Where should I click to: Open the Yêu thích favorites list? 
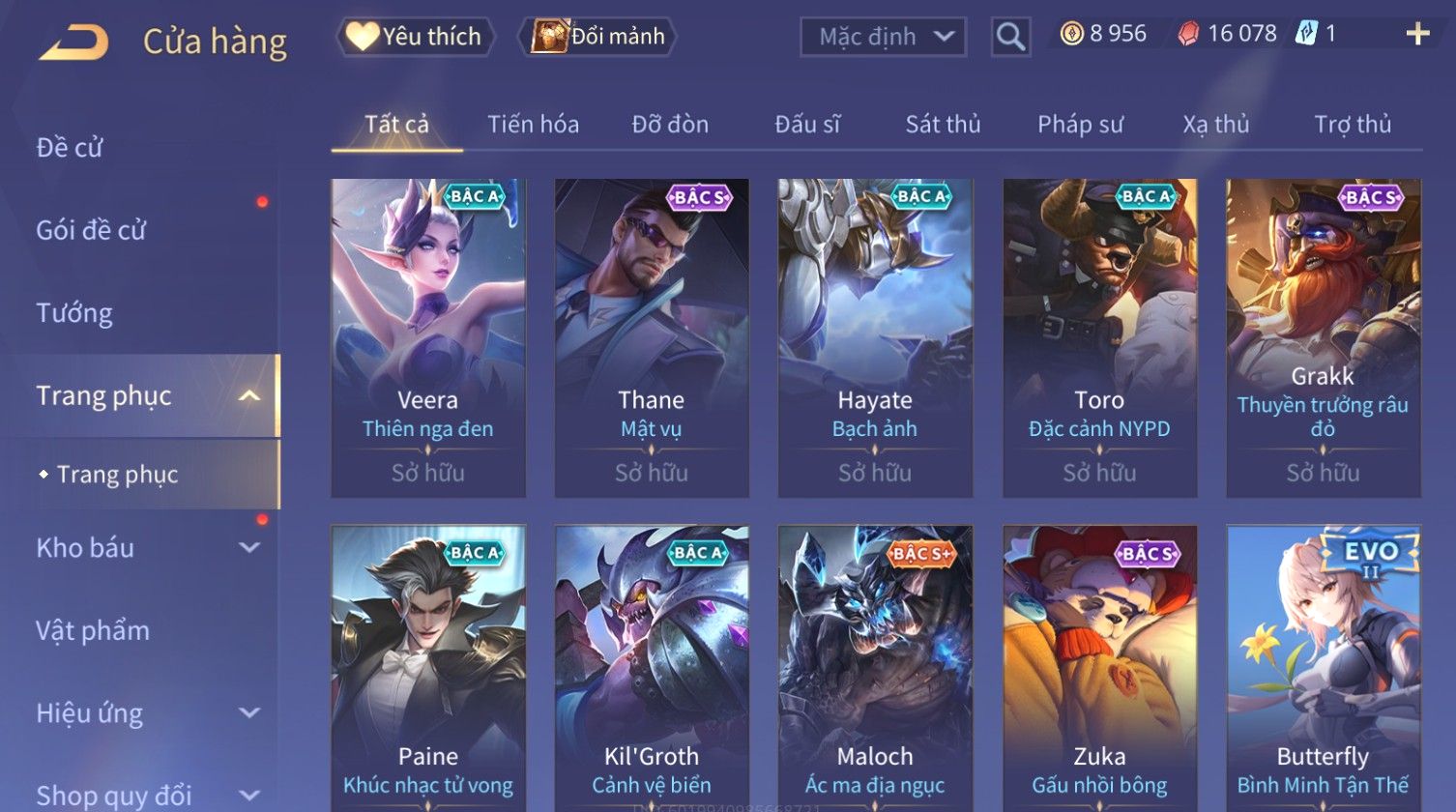[x=416, y=37]
